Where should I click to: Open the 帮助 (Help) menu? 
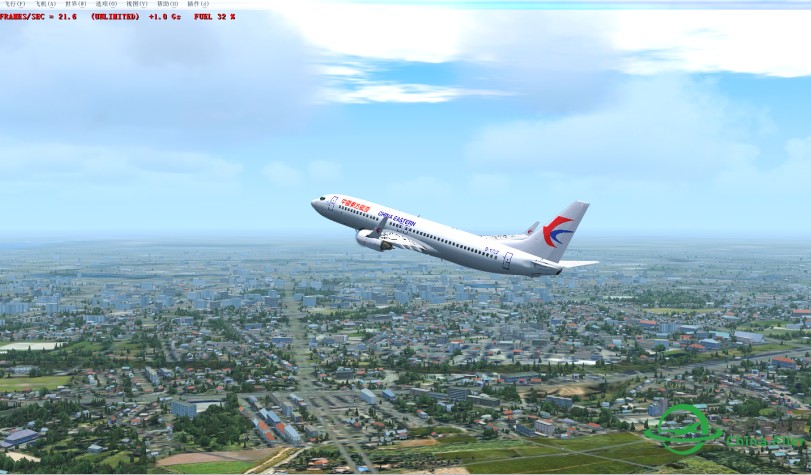coord(167,4)
